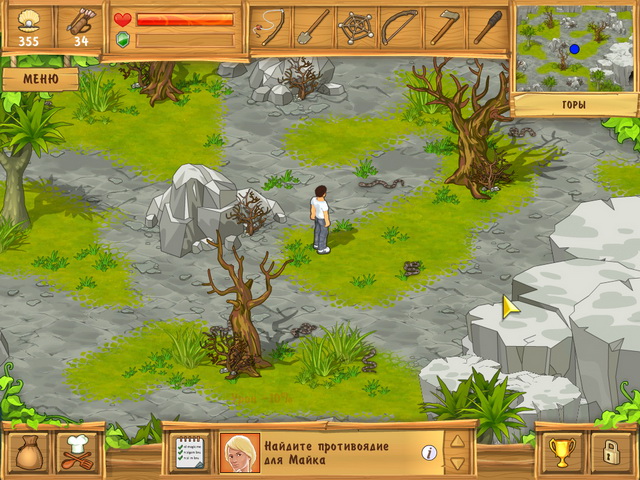Select the wooden club tool
The height and width of the screenshot is (480, 640).
[487, 27]
